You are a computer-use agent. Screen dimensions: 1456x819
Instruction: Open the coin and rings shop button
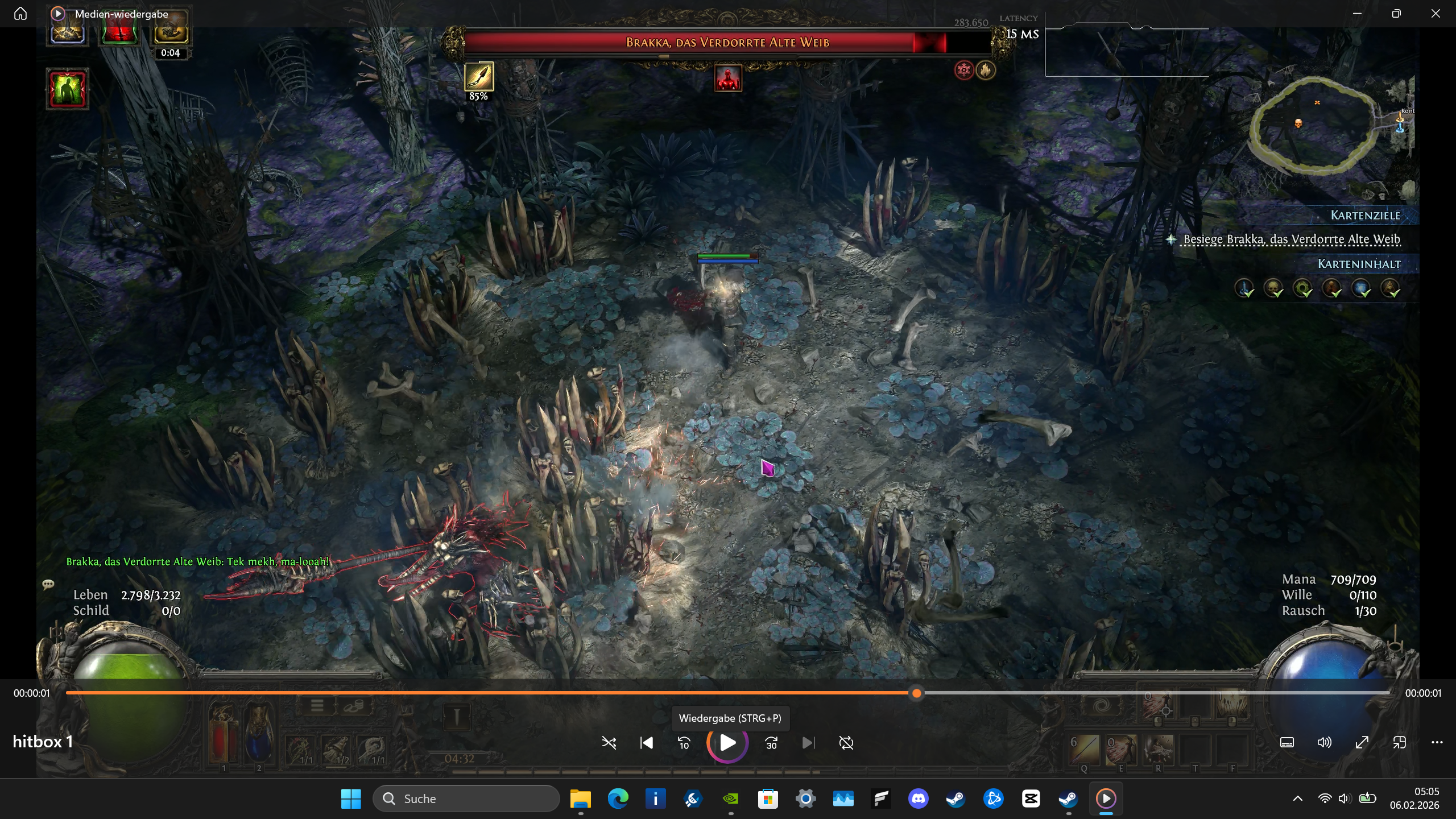pyautogui.click(x=353, y=706)
